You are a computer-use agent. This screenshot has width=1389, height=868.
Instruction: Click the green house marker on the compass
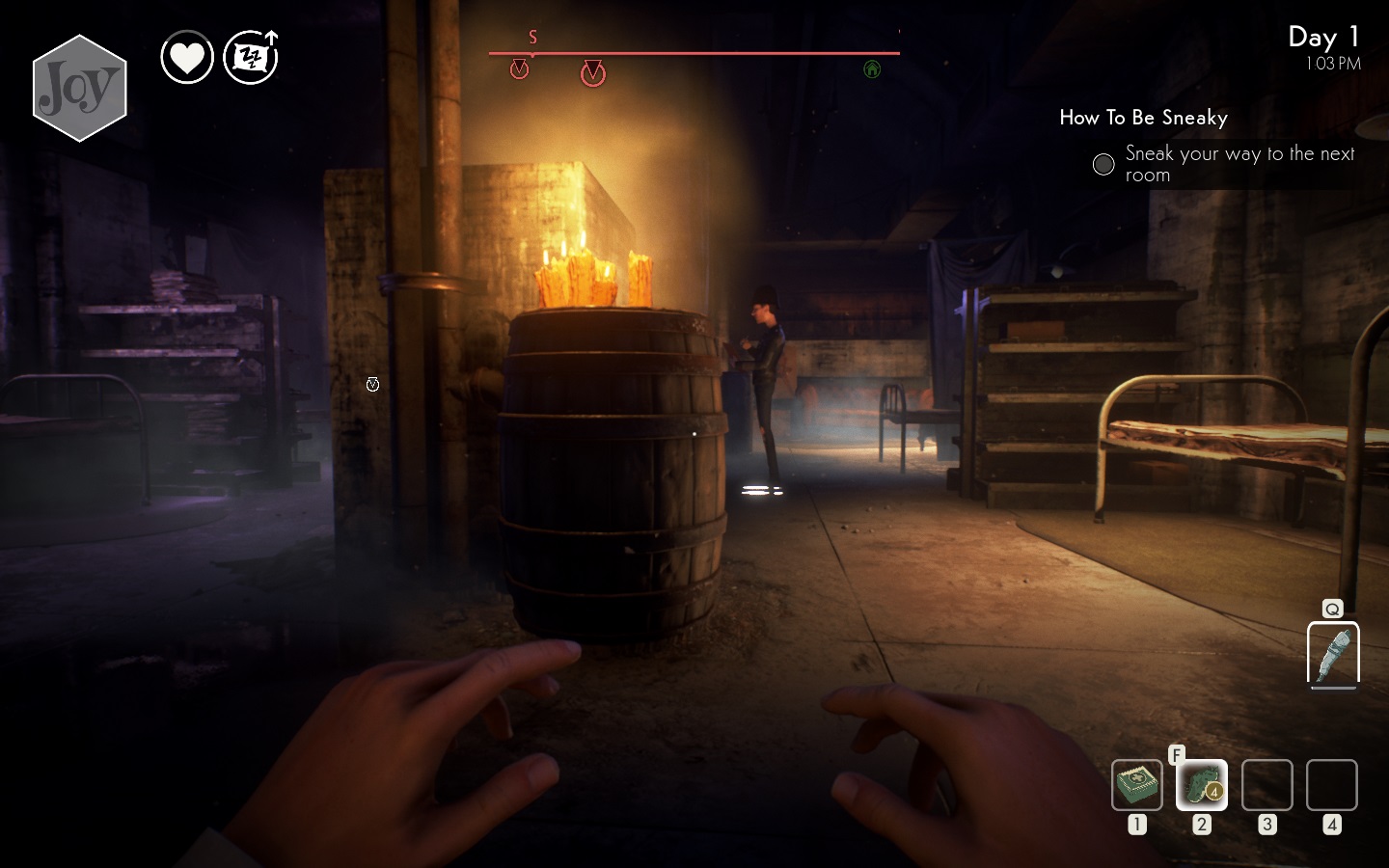click(872, 68)
